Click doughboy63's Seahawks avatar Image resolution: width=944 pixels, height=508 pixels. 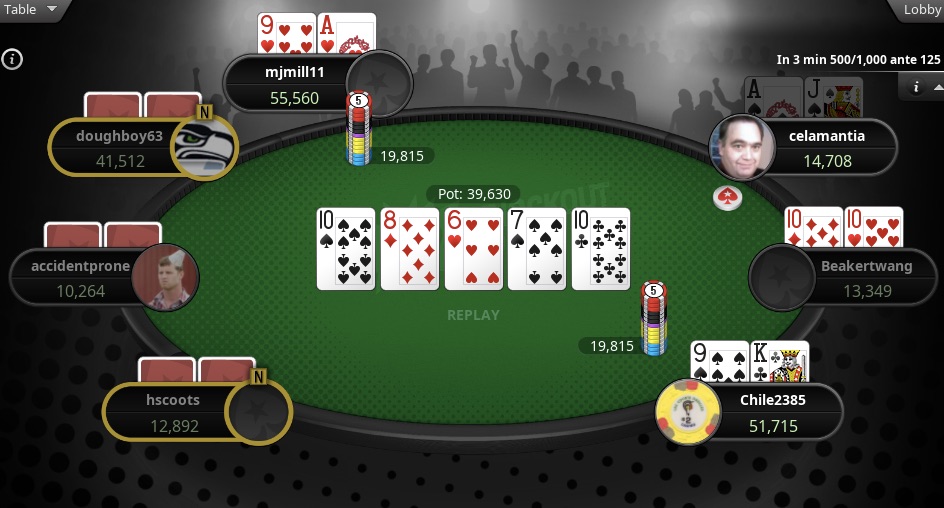coord(203,148)
